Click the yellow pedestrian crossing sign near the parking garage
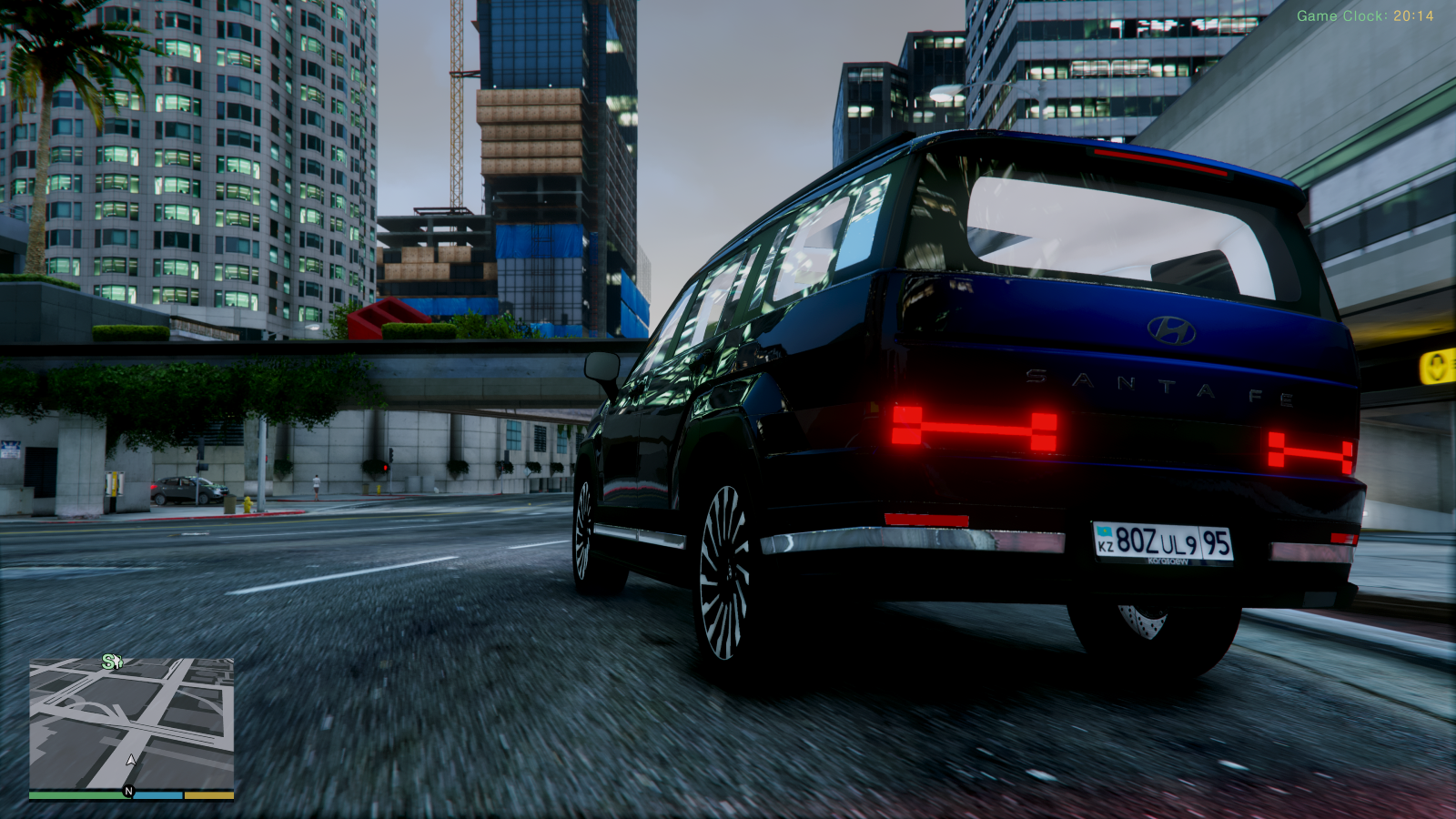Screen dimensions: 1456x819 [x=1438, y=367]
